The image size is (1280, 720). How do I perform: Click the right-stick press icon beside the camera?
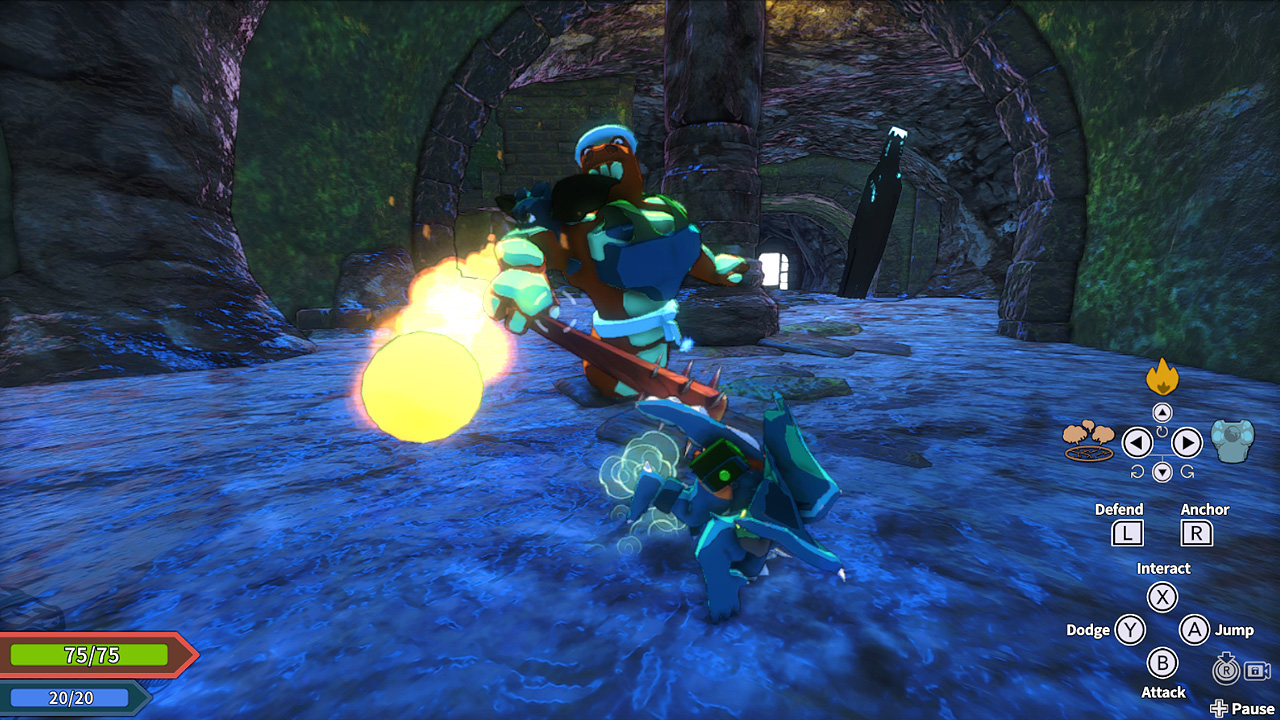1226,669
